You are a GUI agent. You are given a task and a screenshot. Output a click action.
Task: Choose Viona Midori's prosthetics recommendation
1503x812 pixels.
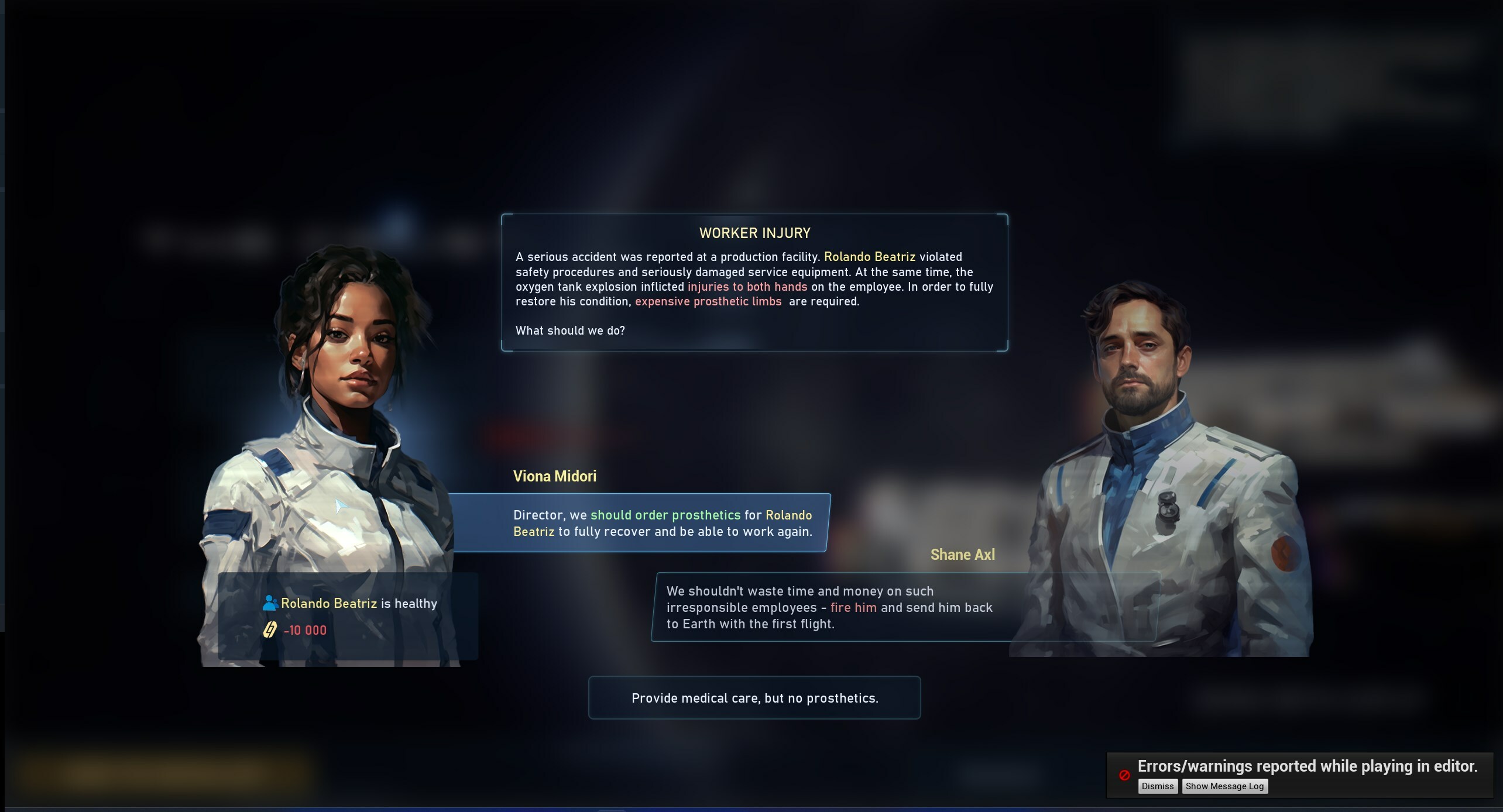[663, 523]
